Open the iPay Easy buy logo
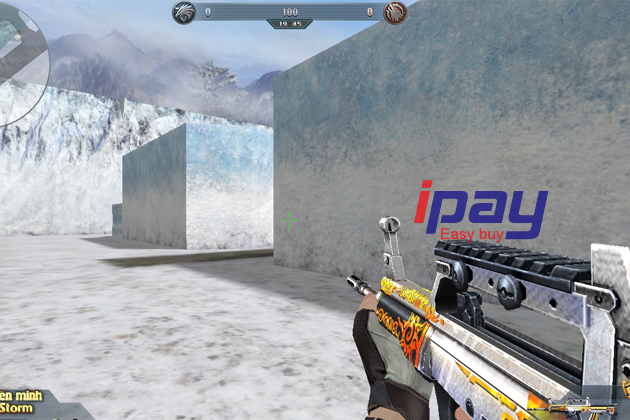The width and height of the screenshot is (630, 420). click(482, 213)
